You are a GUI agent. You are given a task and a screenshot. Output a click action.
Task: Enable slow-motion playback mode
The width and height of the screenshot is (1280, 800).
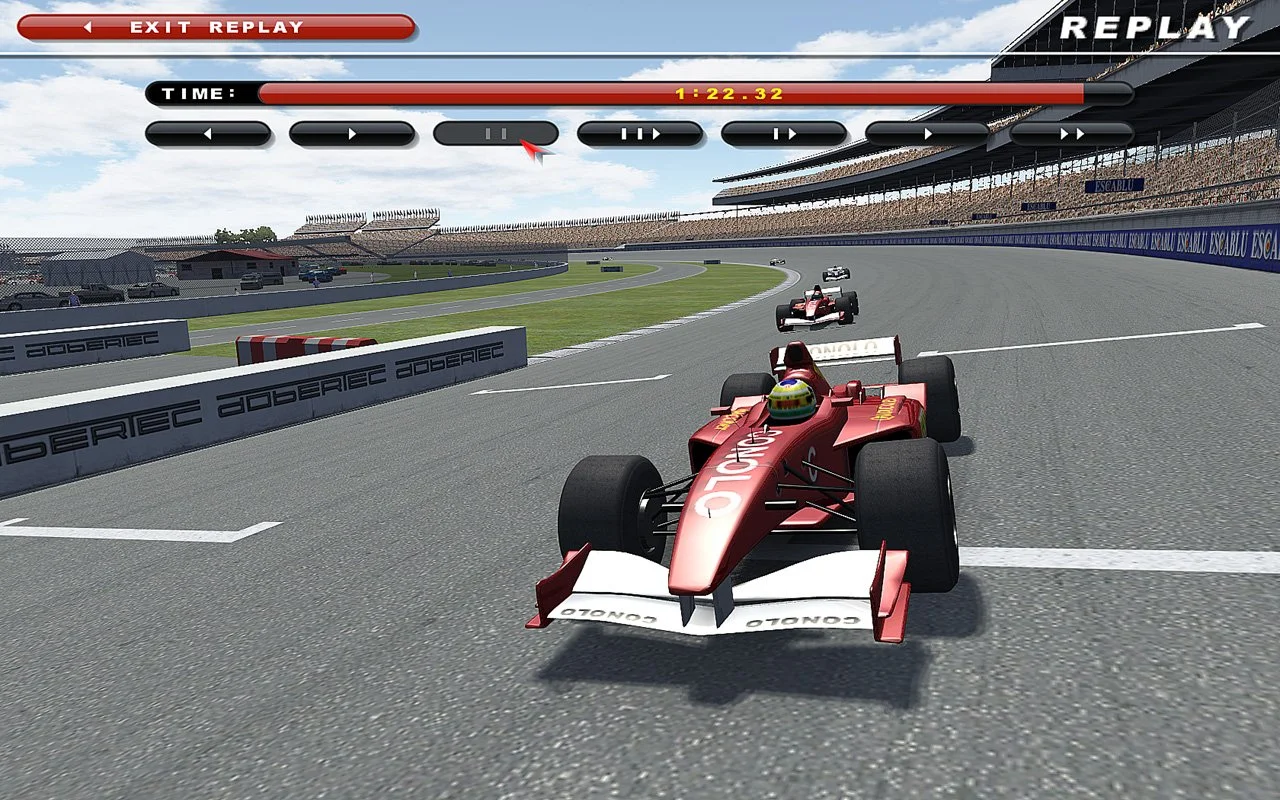785,133
